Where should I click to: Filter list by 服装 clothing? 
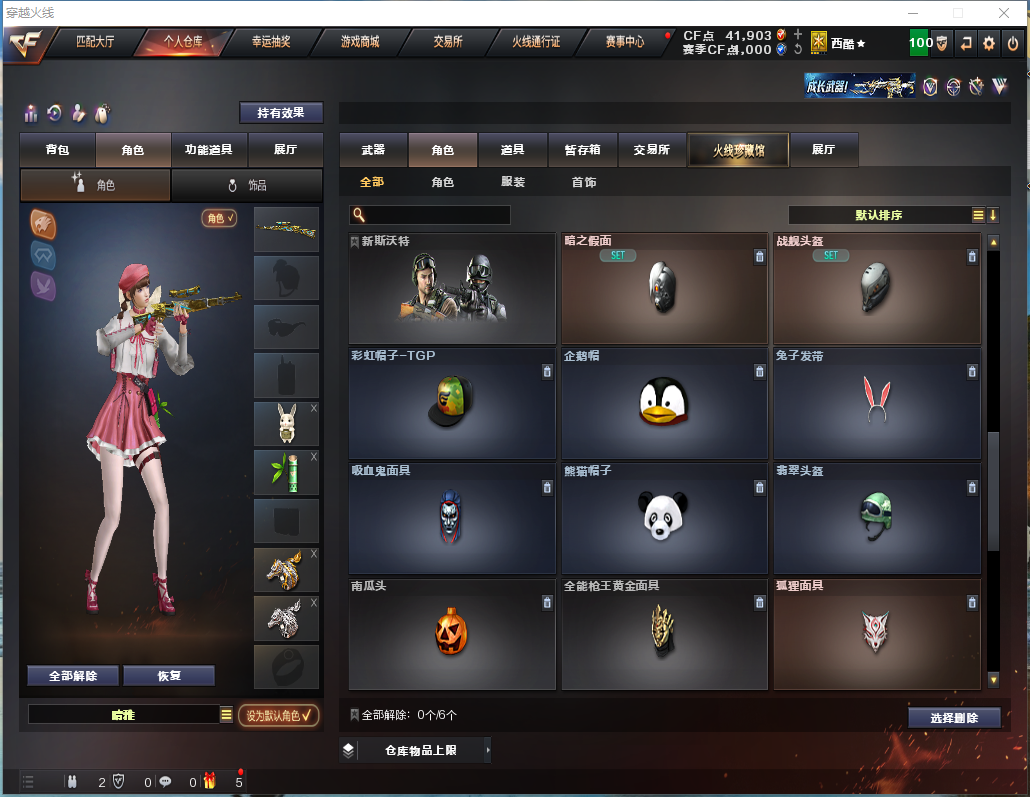click(513, 182)
